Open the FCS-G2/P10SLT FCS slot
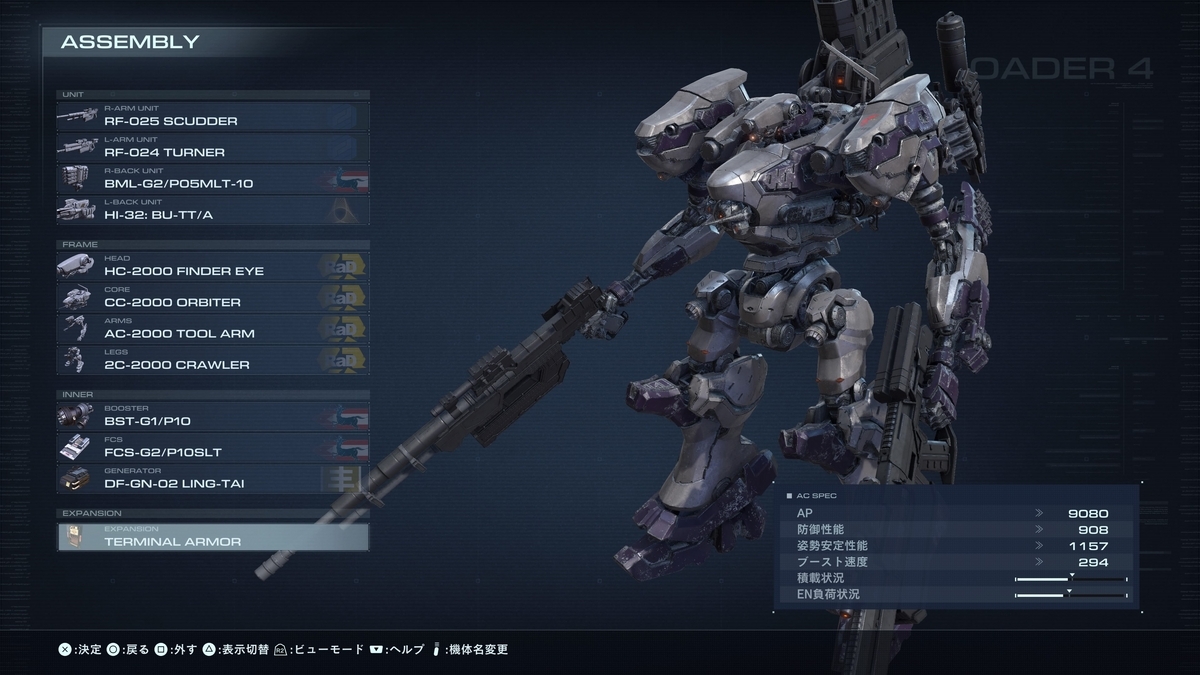Image resolution: width=1200 pixels, height=675 pixels. tap(212, 447)
